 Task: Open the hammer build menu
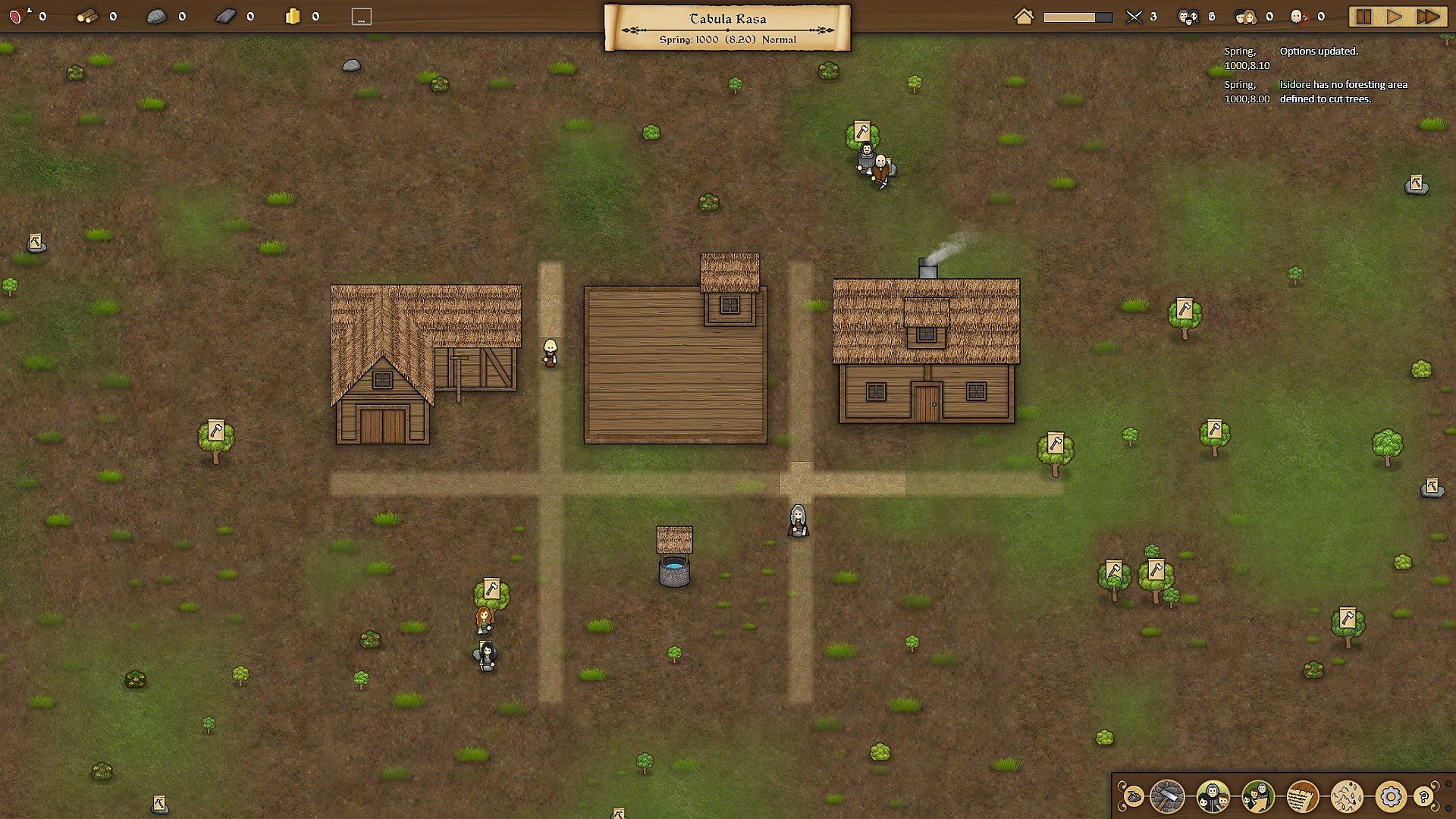coord(1167,797)
